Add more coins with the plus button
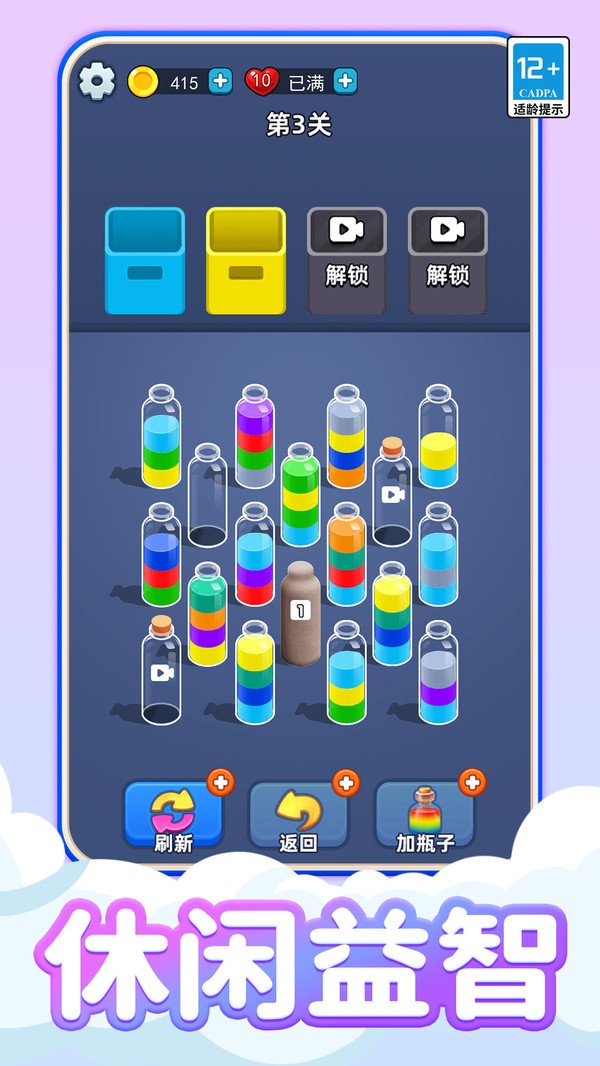600x1066 pixels. (x=221, y=82)
